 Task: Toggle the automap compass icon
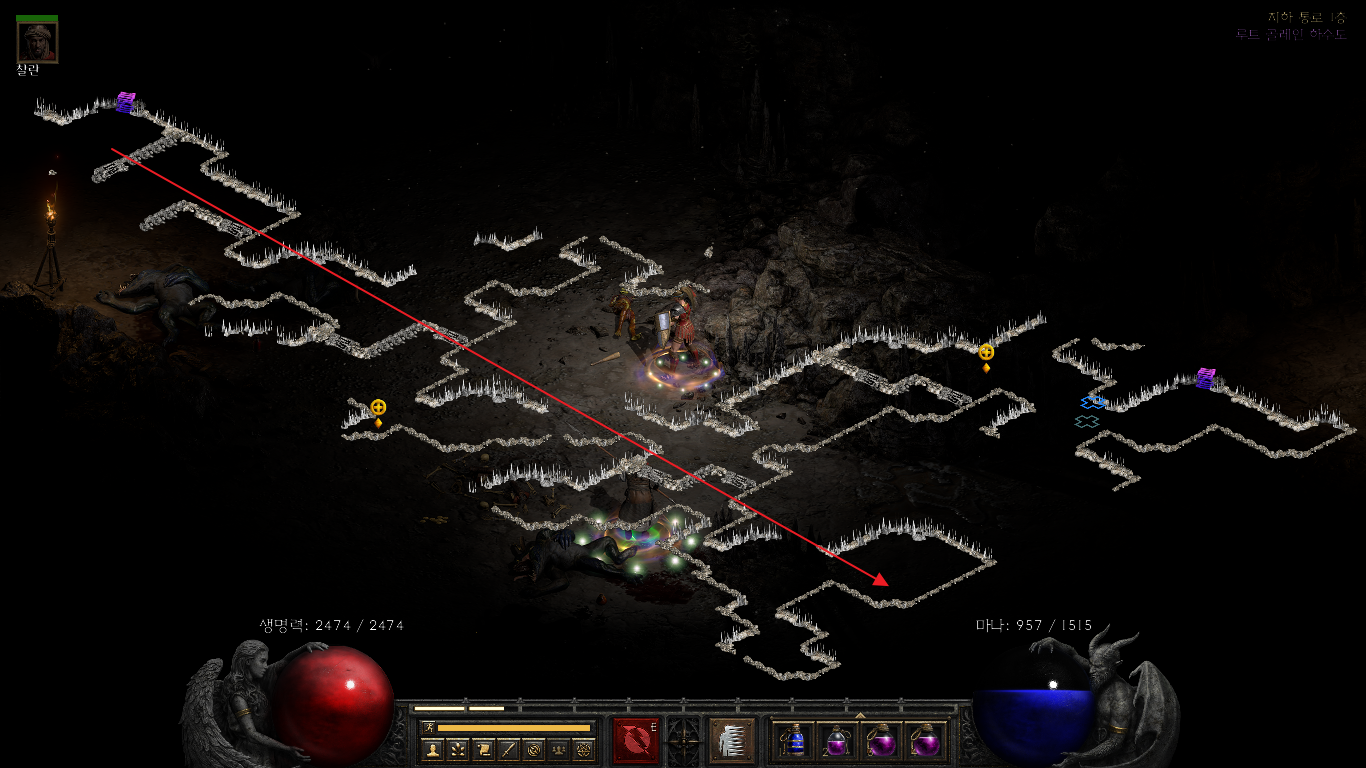(x=534, y=749)
